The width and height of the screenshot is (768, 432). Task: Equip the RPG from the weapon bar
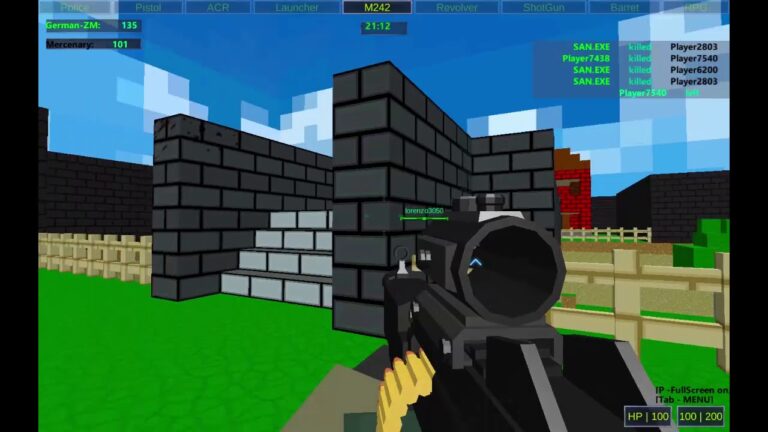tap(697, 7)
